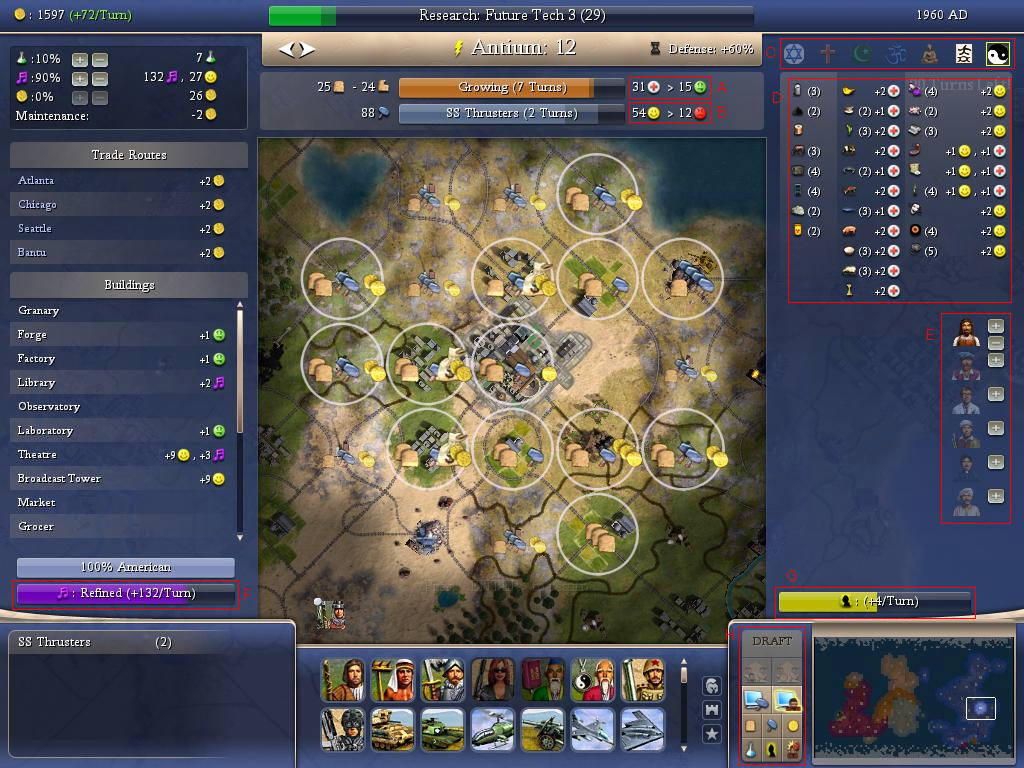Select the Star of David religion icon
Screen dimensions: 1024x768
pos(794,54)
